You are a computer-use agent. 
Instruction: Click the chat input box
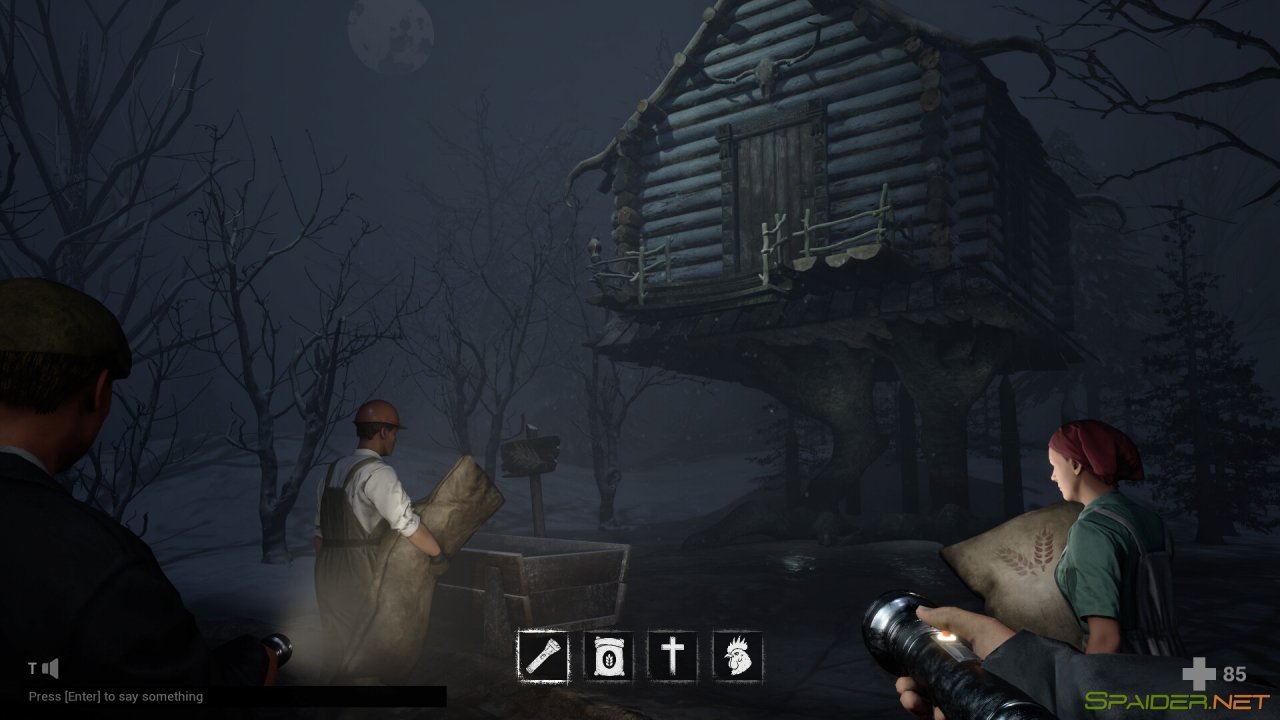click(236, 696)
